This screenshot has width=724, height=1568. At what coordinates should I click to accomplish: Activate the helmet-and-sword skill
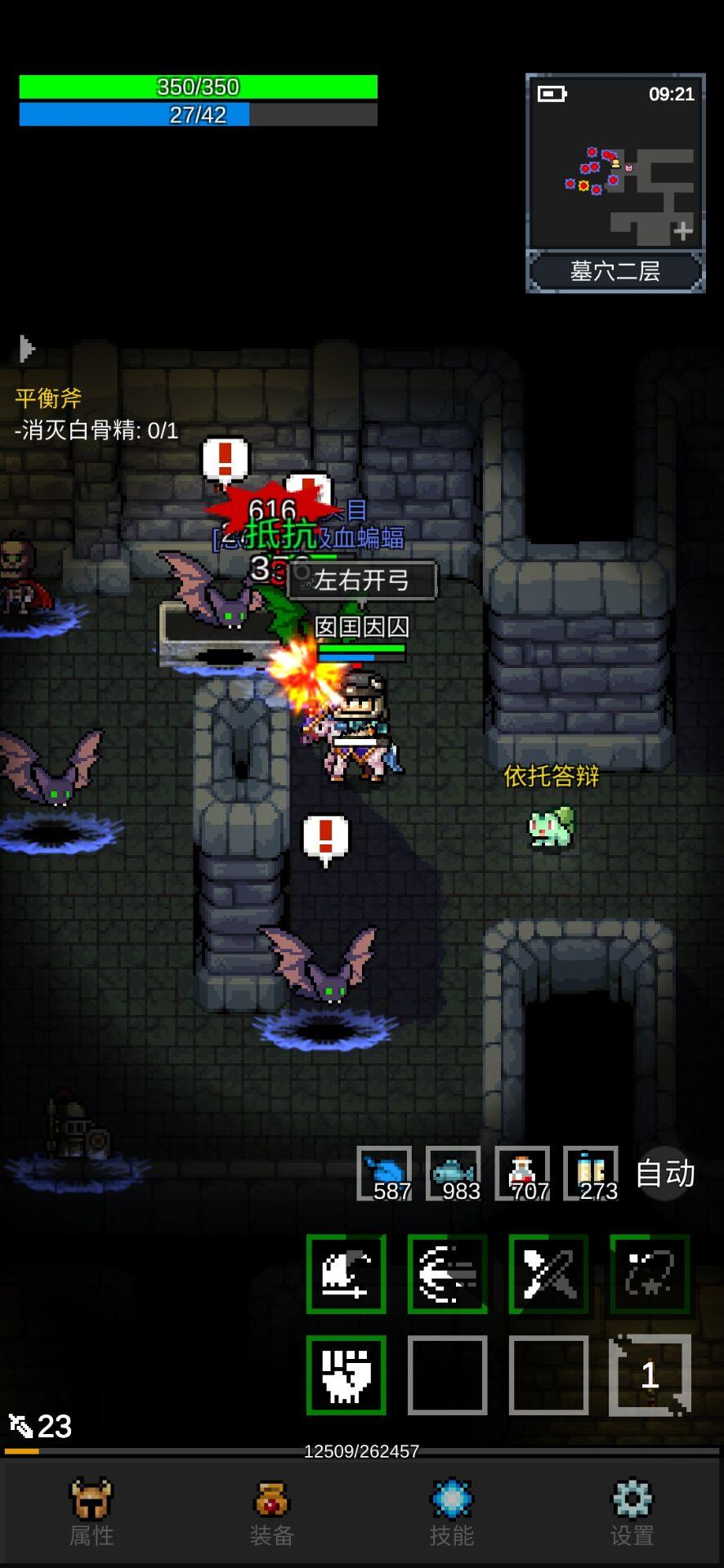point(346,1274)
